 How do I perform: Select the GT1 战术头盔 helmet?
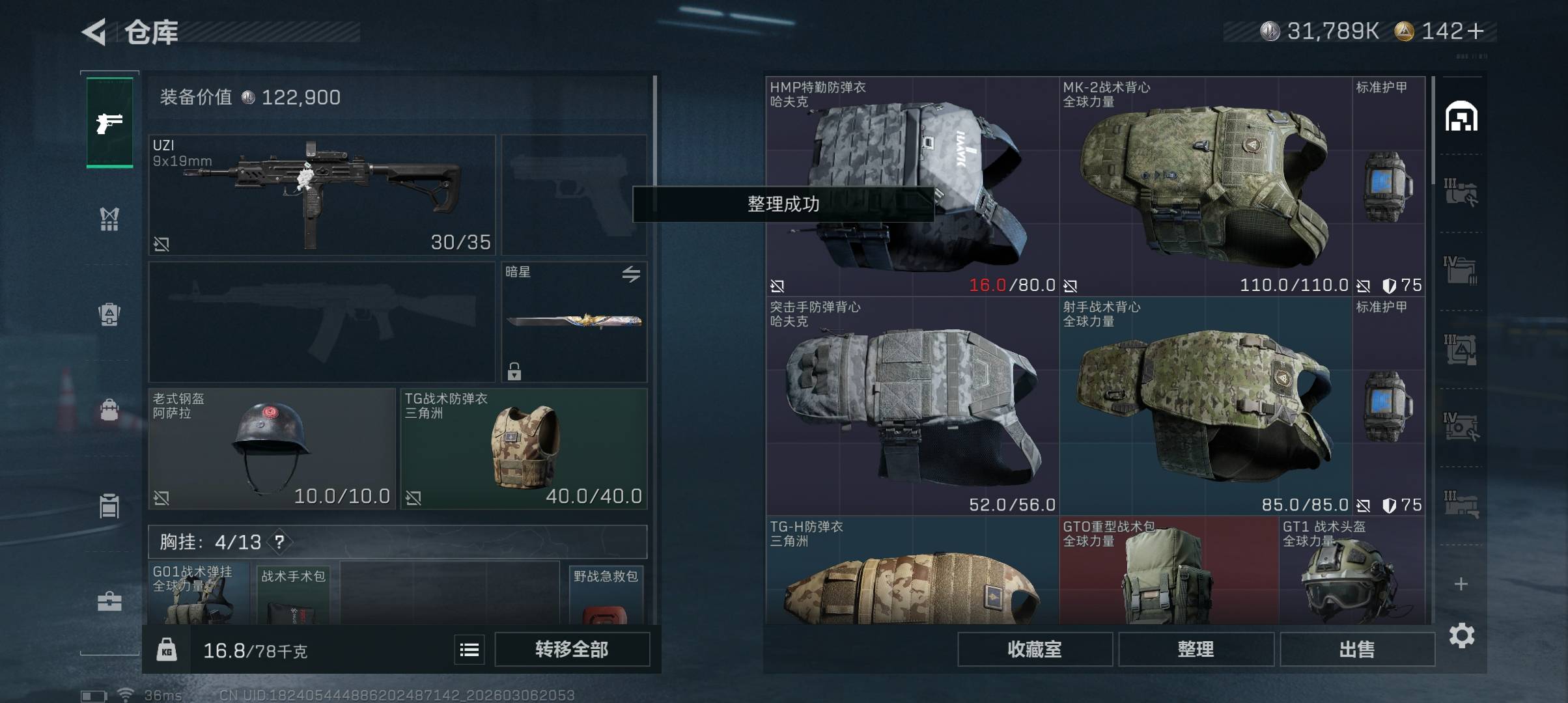[1351, 572]
